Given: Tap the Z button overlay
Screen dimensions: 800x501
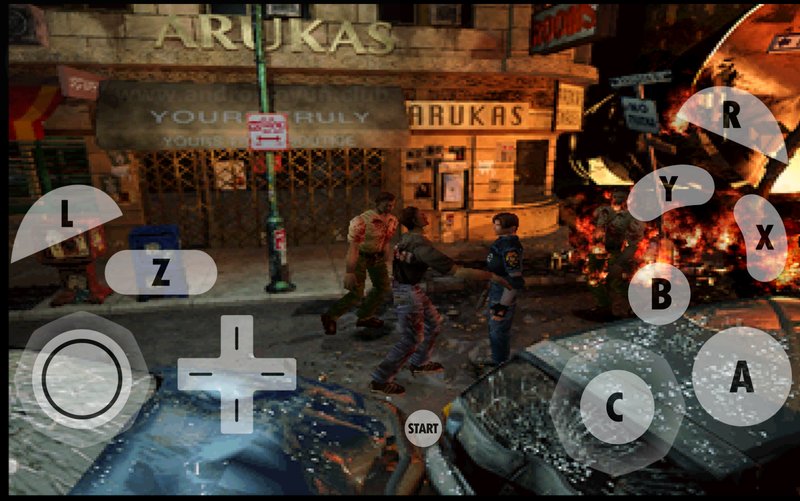Looking at the screenshot, I should click(160, 273).
